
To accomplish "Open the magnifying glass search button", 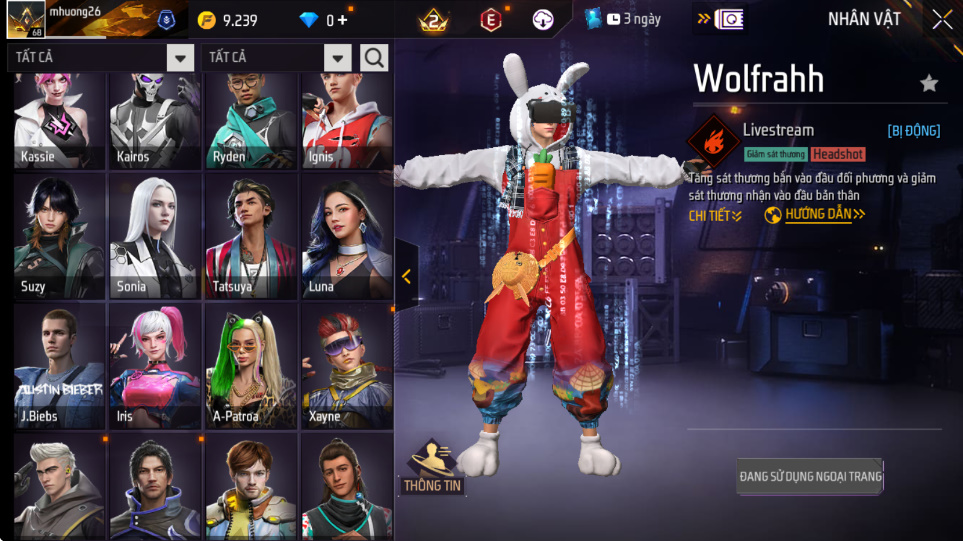I will 374,58.
